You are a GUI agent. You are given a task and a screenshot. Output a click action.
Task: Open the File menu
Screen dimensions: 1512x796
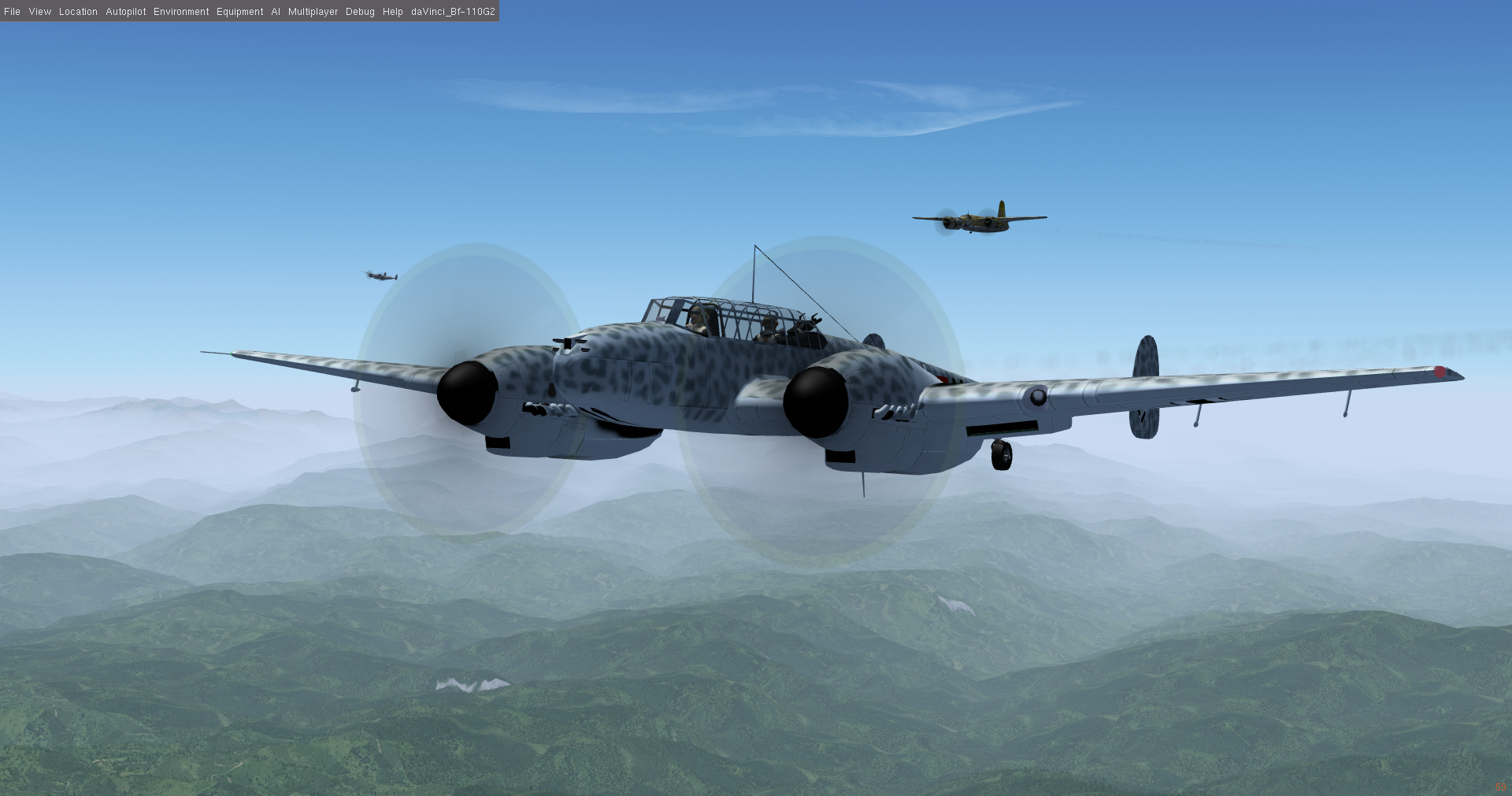(13, 12)
